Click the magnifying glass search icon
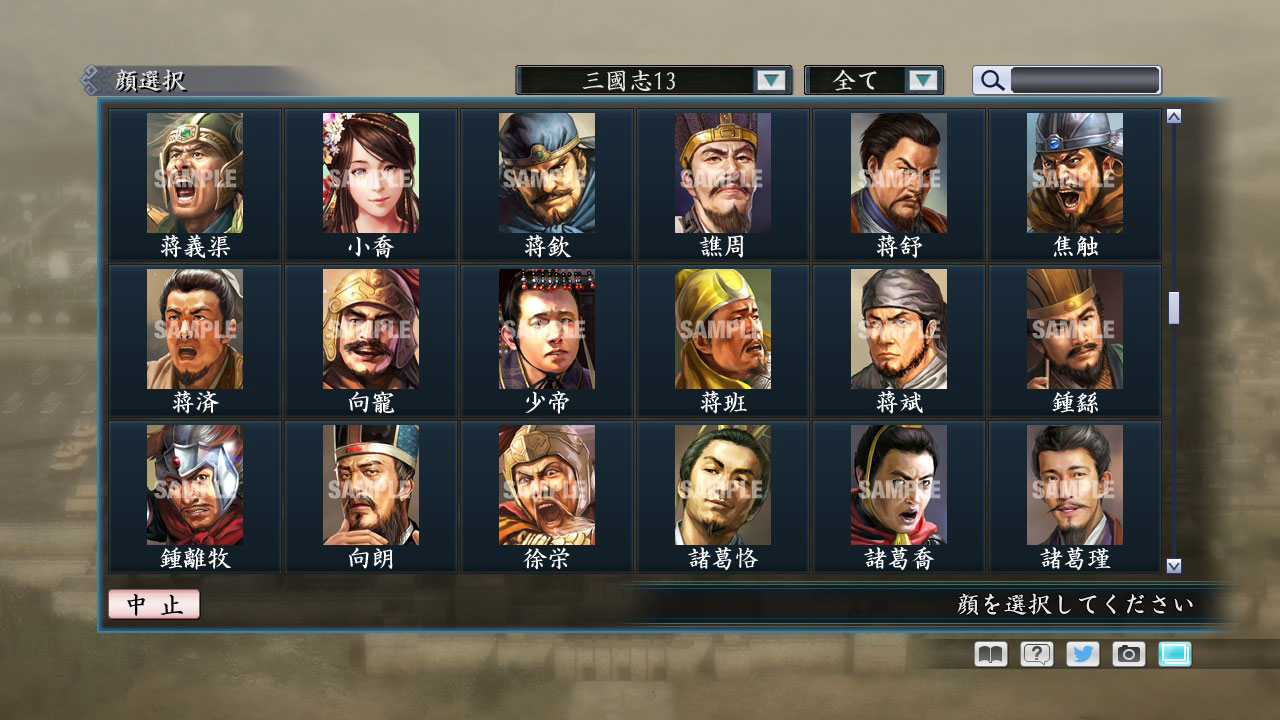This screenshot has height=720, width=1280. coord(991,80)
